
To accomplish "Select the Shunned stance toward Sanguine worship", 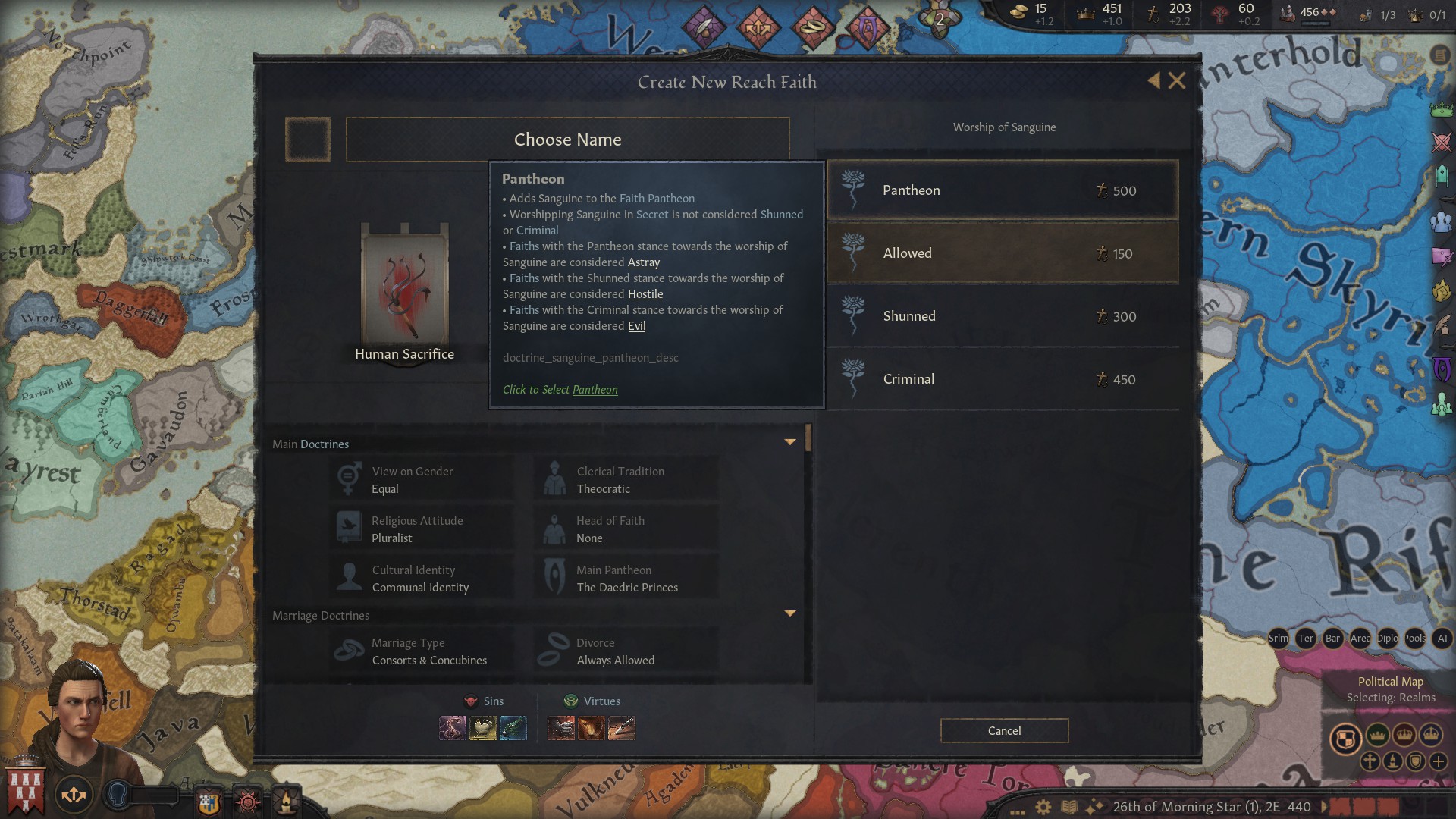I will click(x=1001, y=315).
